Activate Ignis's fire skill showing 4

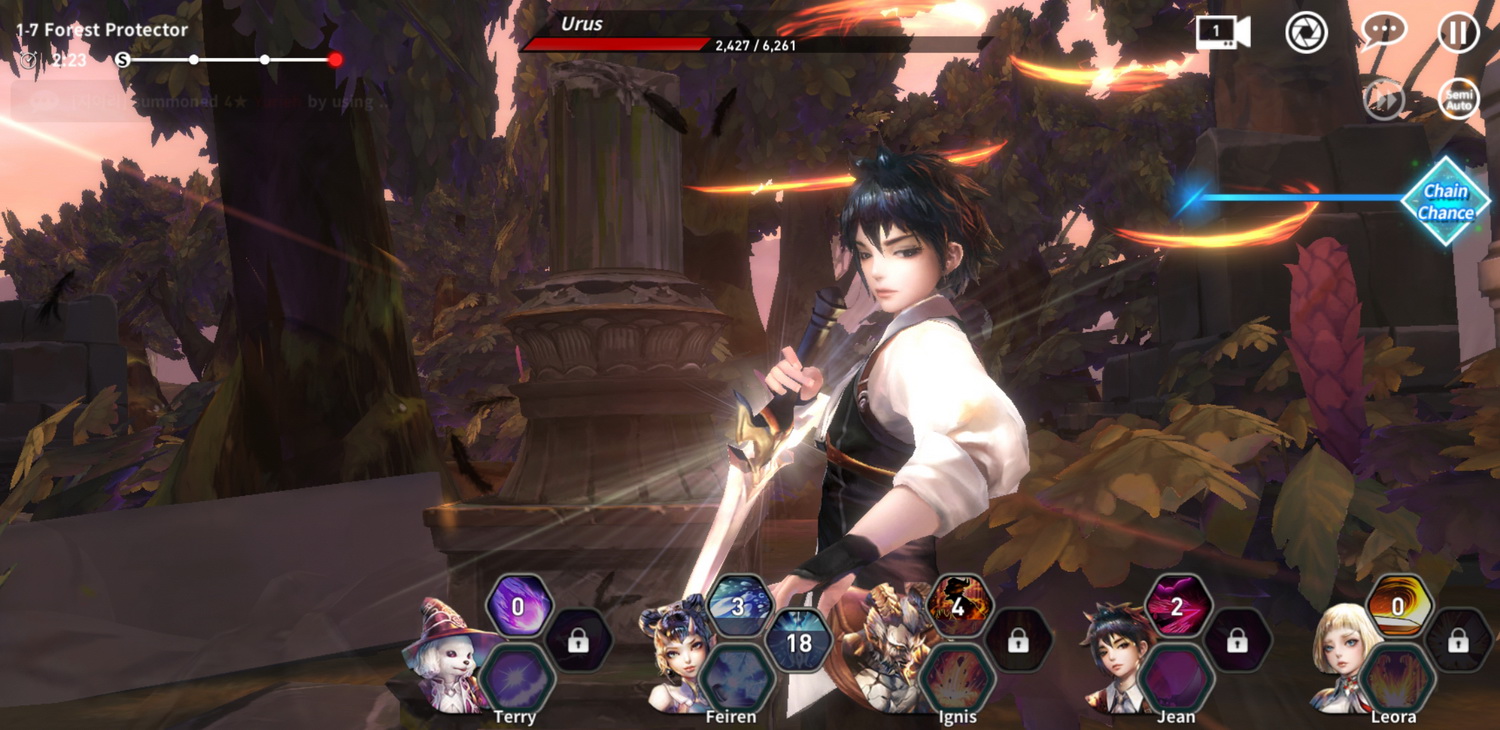click(x=958, y=606)
